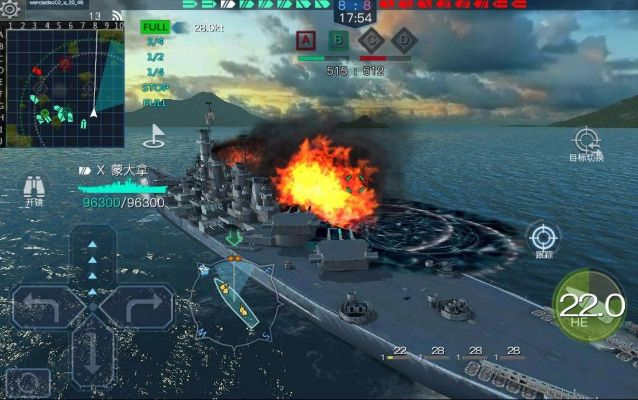The height and width of the screenshot is (400, 638).
Task: Set engine throttle to 3/4
Action: (155, 42)
